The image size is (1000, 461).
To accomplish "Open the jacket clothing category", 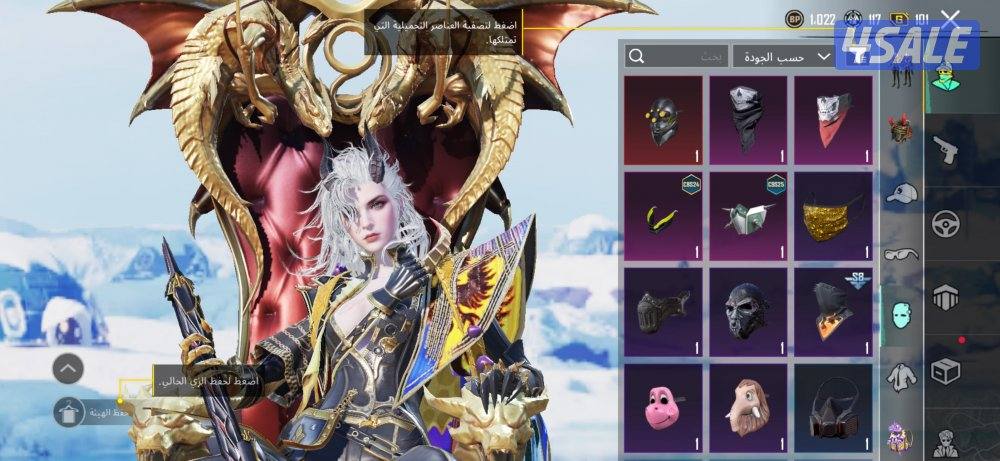I will [x=902, y=375].
